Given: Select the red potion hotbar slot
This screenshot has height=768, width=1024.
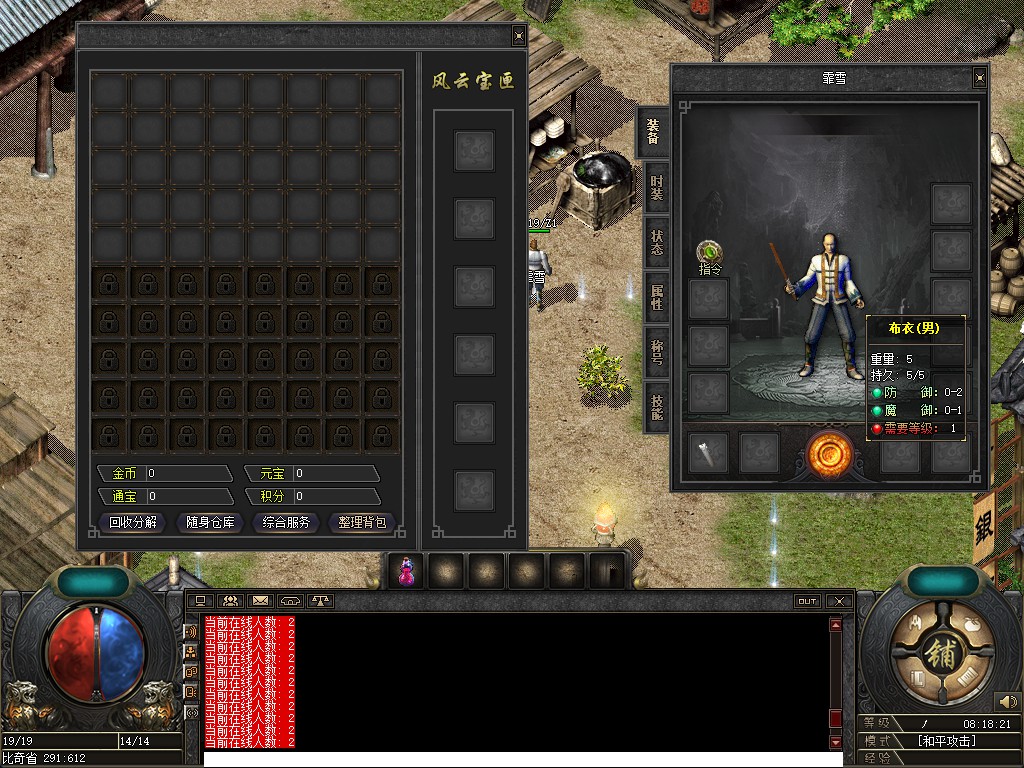Looking at the screenshot, I should click(407, 571).
